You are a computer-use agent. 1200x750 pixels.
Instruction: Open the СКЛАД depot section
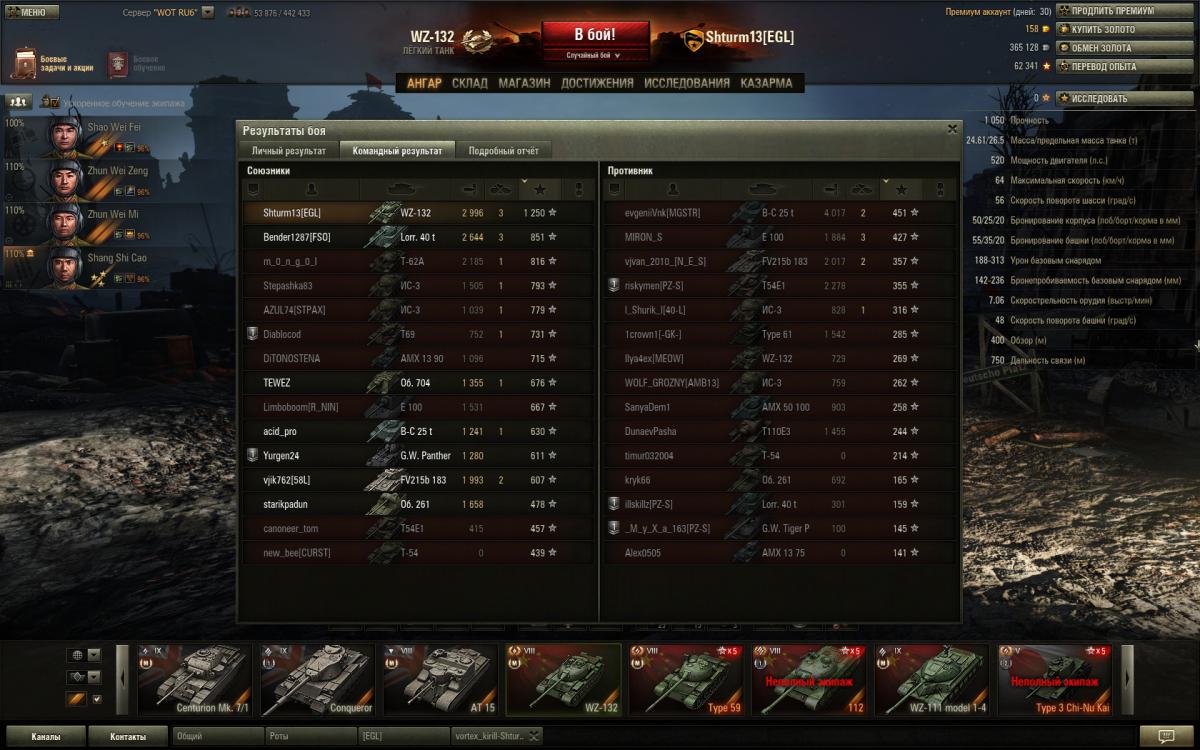(x=470, y=83)
